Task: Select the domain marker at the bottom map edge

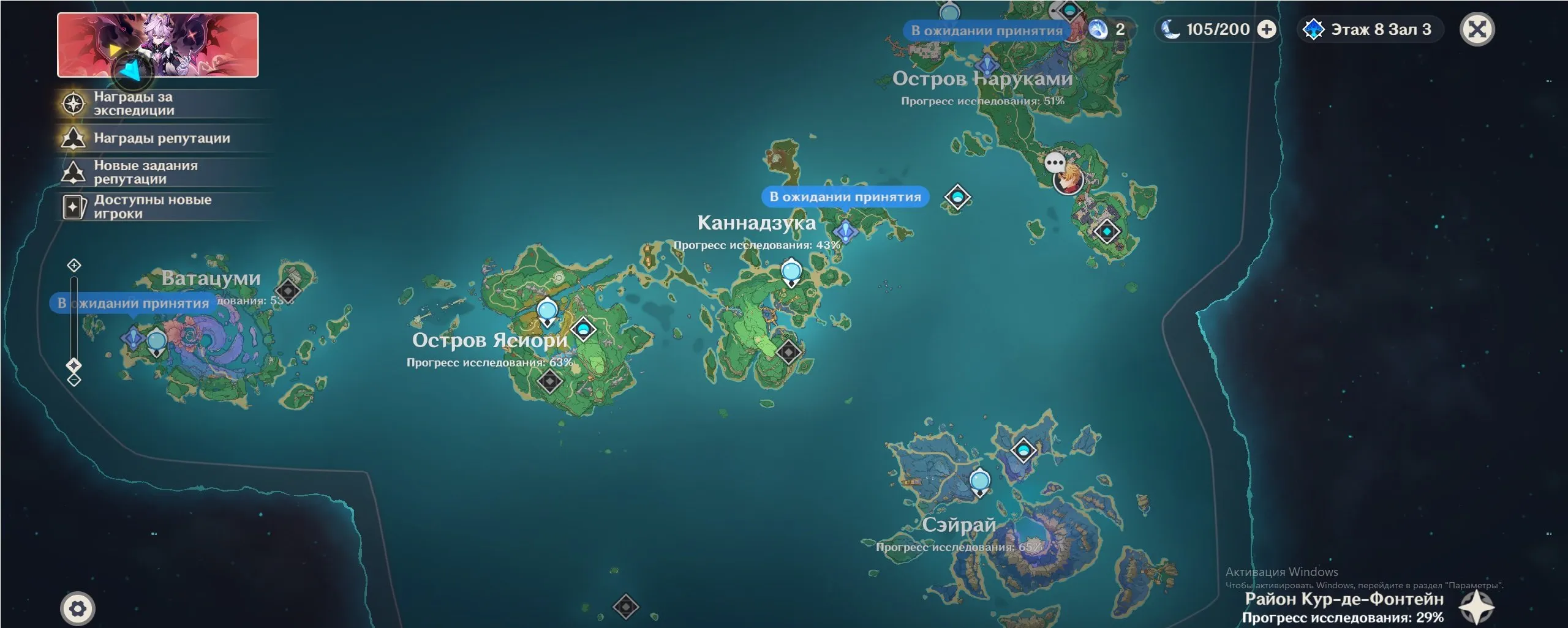Action: point(625,607)
